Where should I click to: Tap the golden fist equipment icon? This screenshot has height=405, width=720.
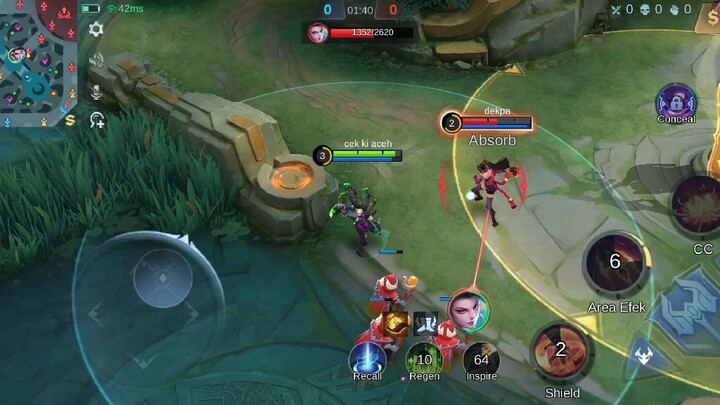tap(395, 323)
